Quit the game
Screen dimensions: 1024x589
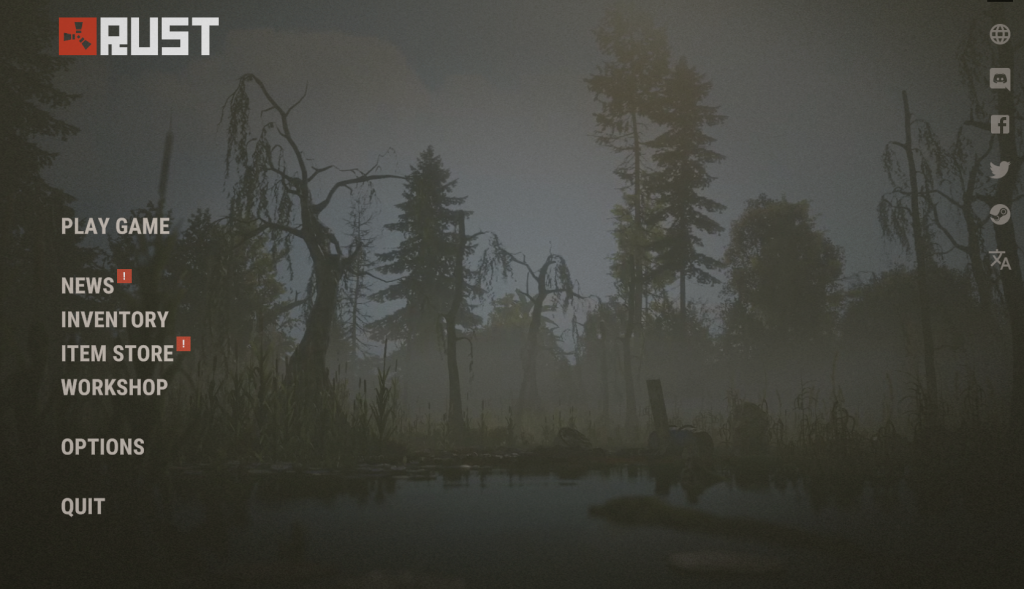click(83, 507)
